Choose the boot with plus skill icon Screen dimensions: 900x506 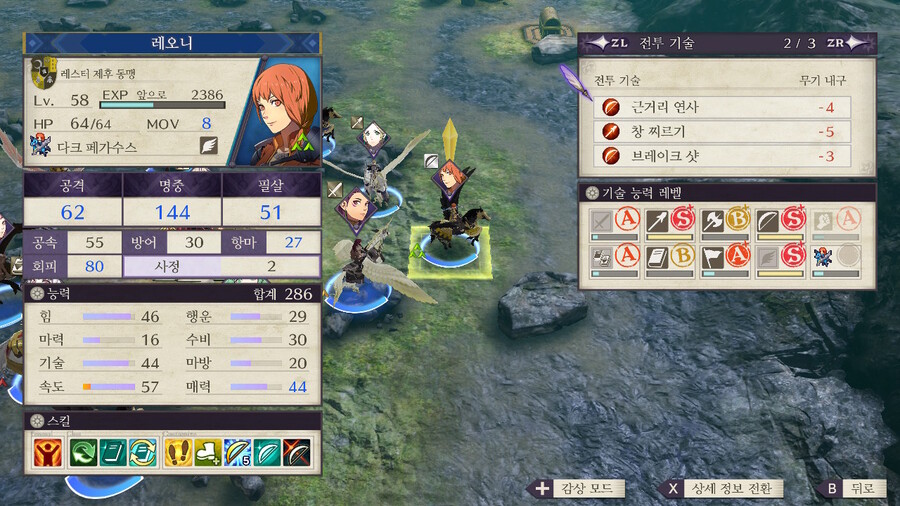coord(209,452)
